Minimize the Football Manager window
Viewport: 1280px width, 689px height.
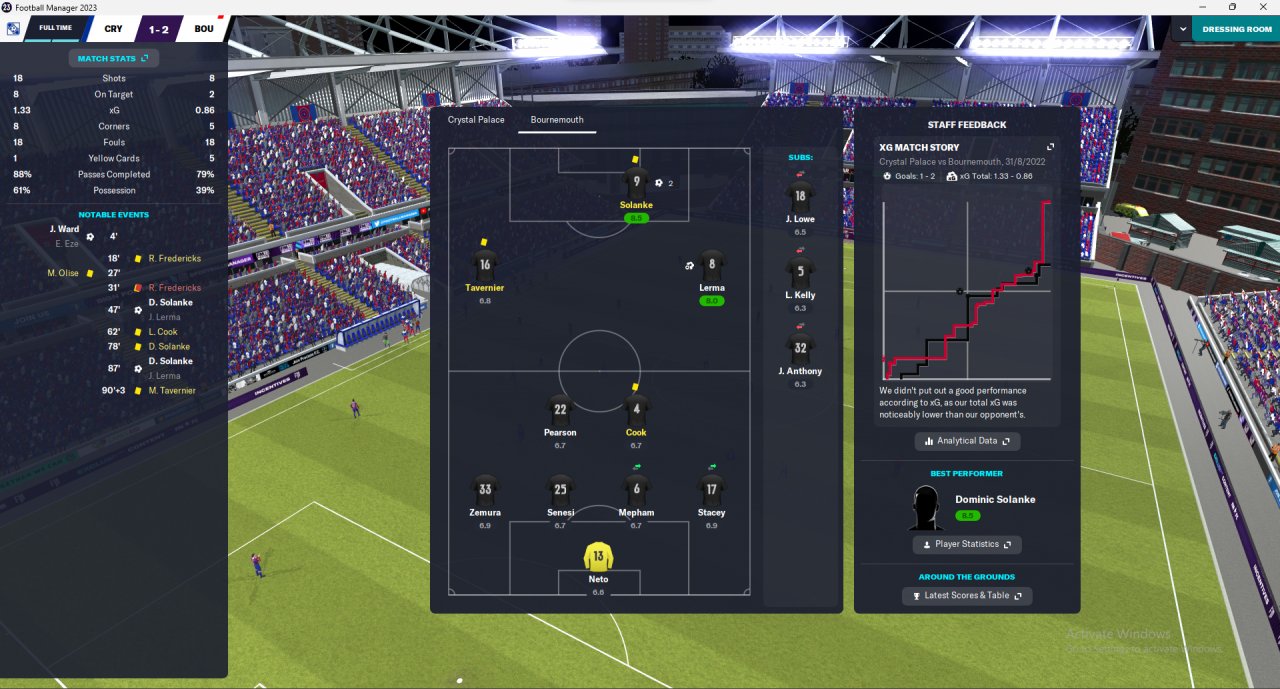(x=1204, y=7)
